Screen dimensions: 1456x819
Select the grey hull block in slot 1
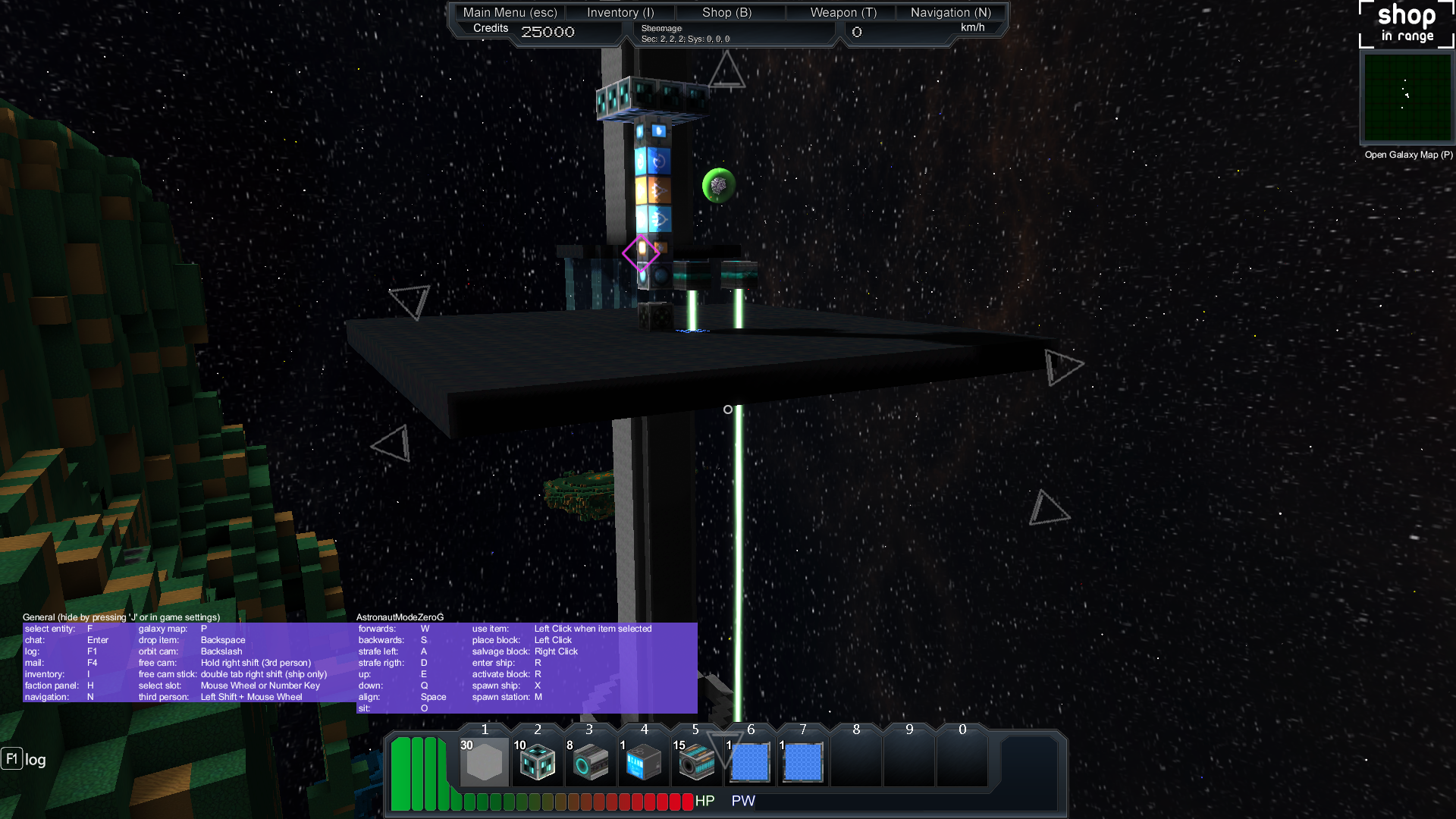485,761
